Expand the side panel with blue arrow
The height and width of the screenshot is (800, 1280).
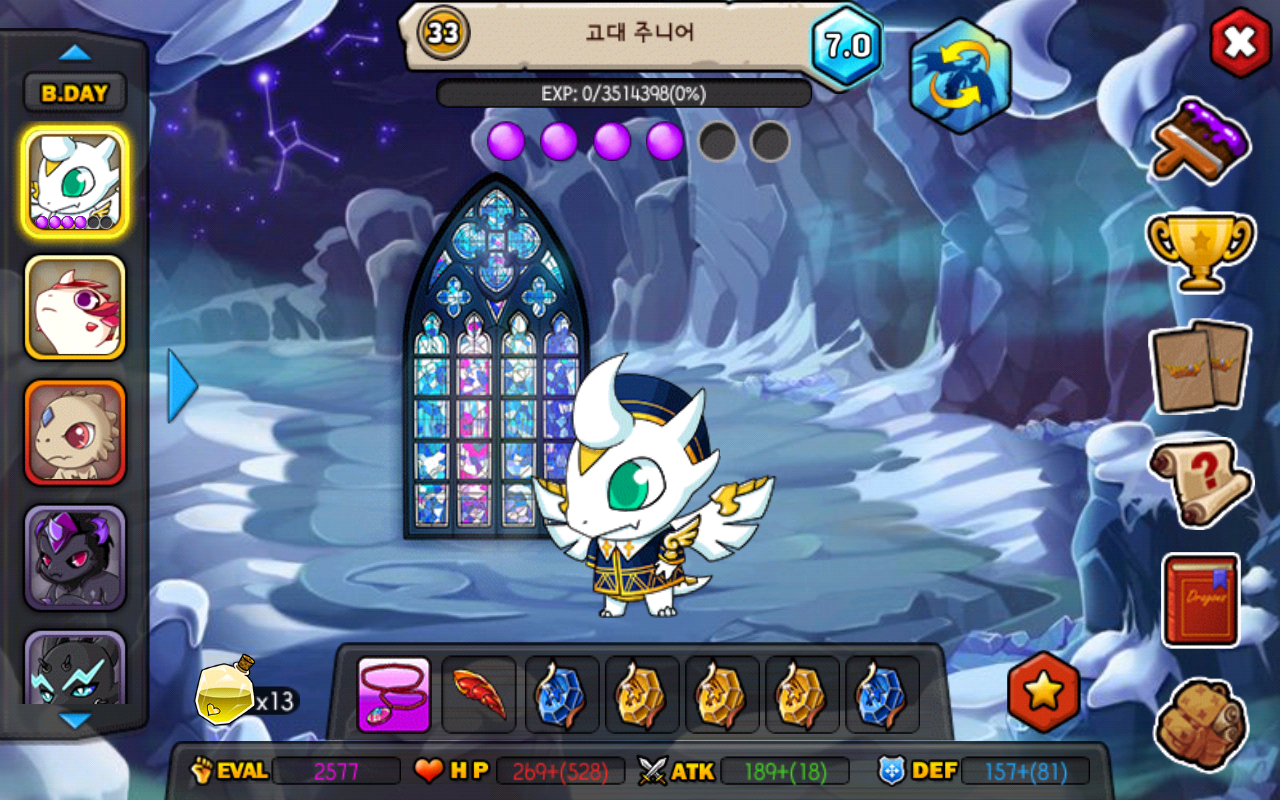[x=182, y=385]
